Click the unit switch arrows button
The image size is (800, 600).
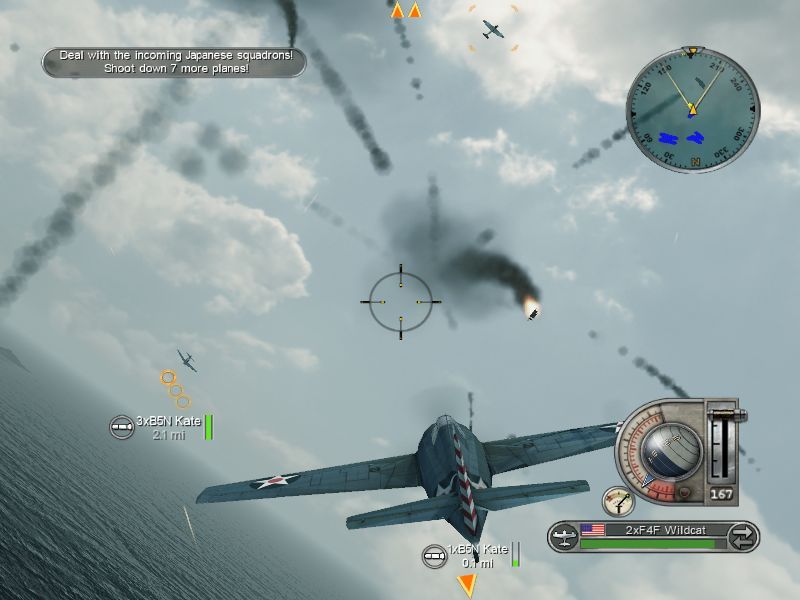tap(741, 536)
